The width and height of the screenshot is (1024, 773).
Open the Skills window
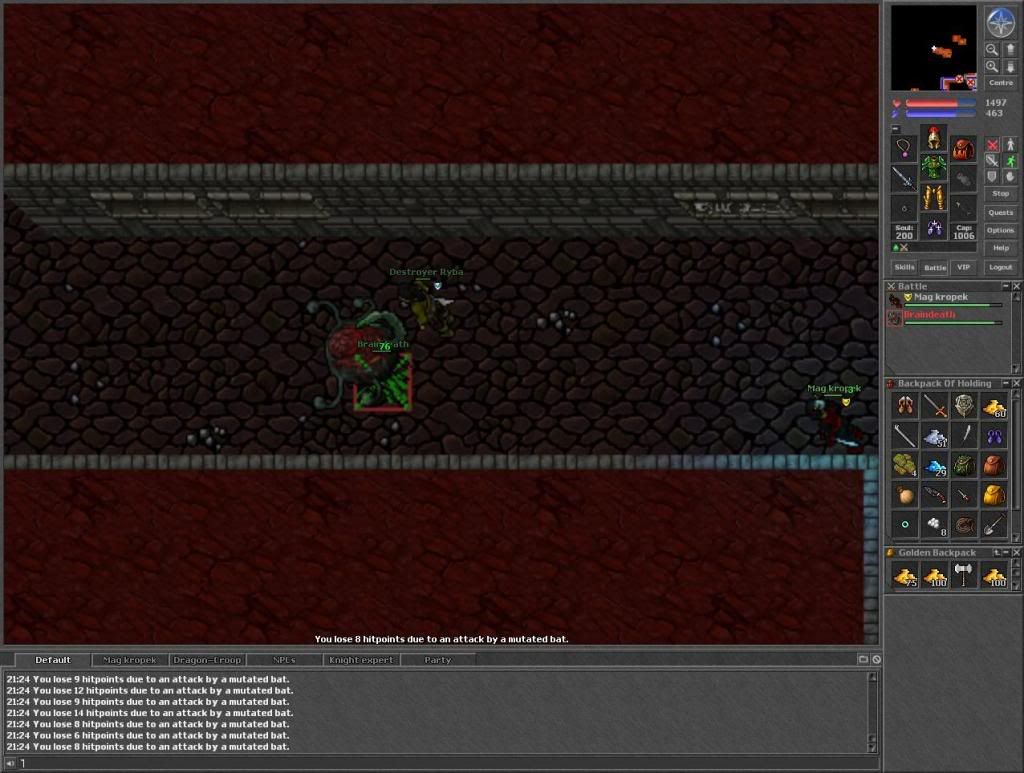904,267
